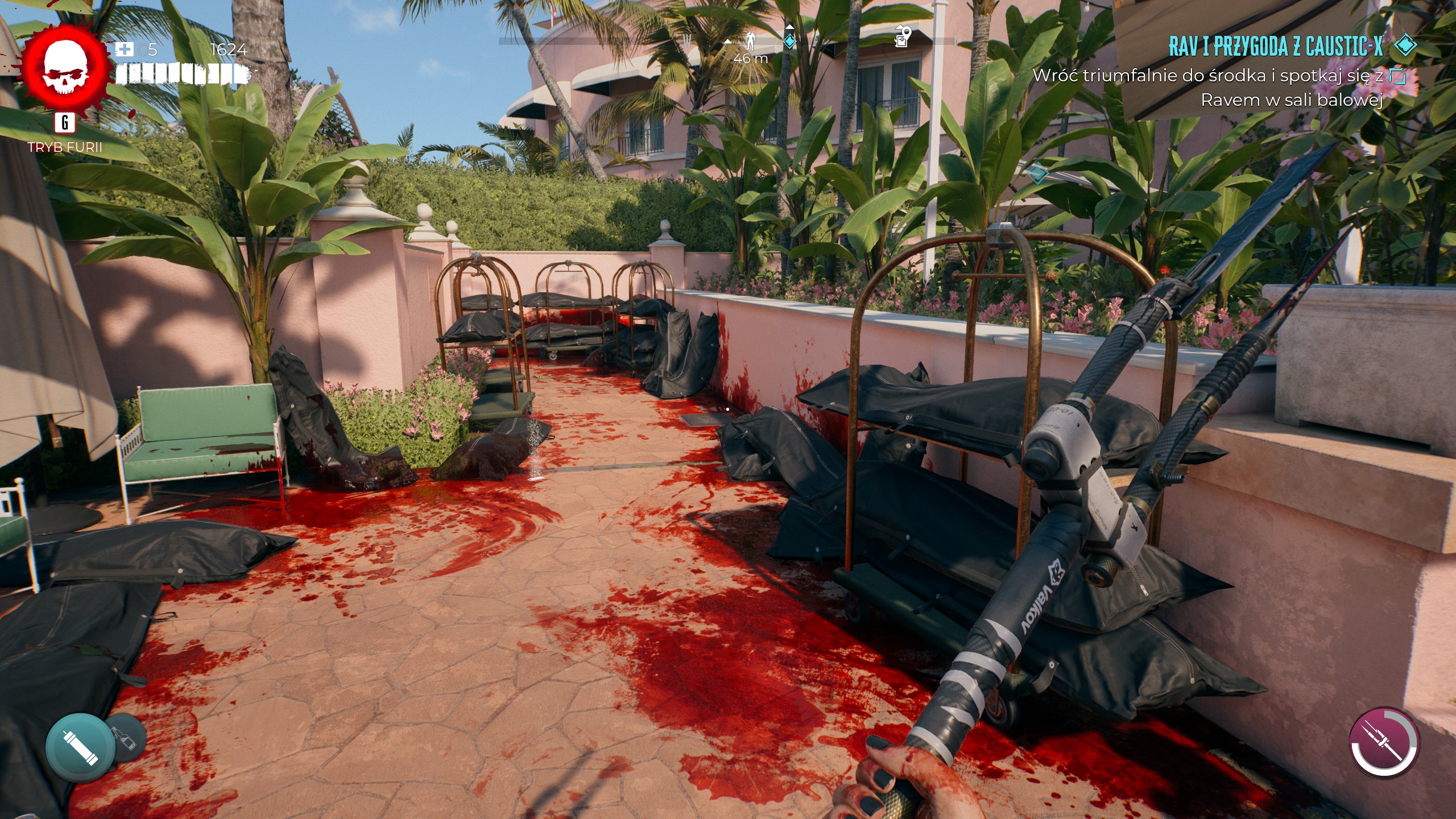Activate the Fury Mode skull icon
Viewport: 1456px width, 819px height.
pos(67,67)
